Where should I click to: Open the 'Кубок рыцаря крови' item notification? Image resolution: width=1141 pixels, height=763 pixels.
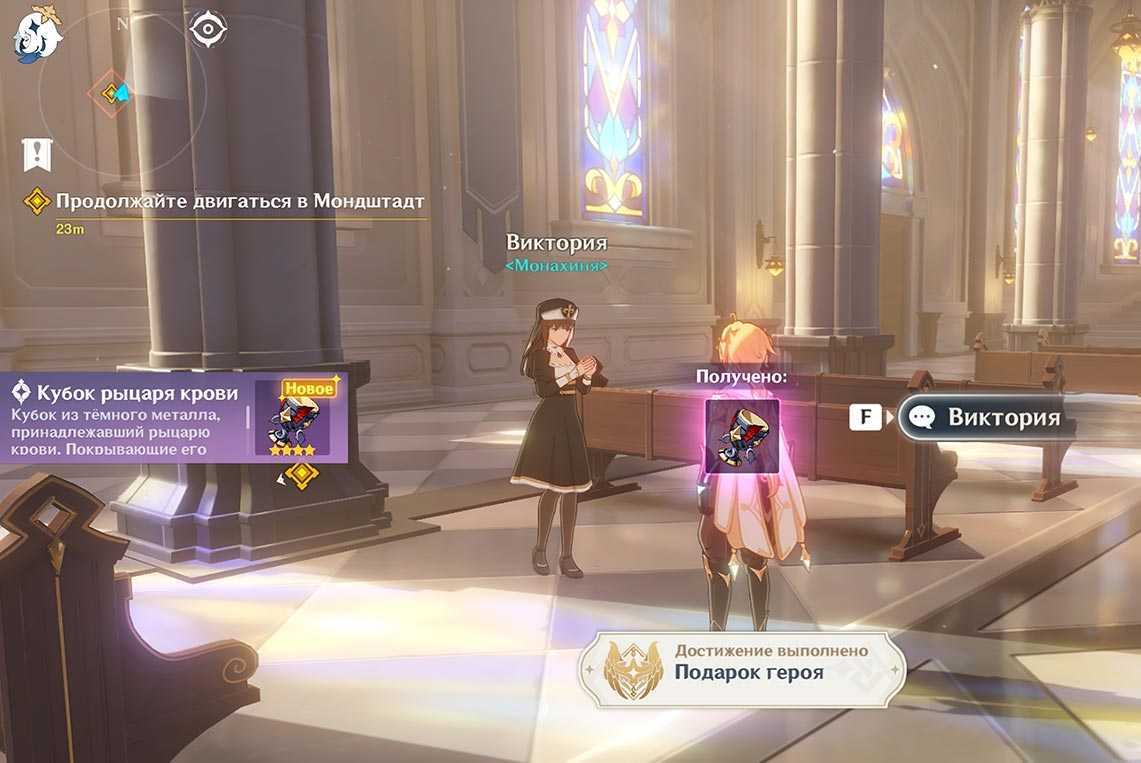pos(173,418)
